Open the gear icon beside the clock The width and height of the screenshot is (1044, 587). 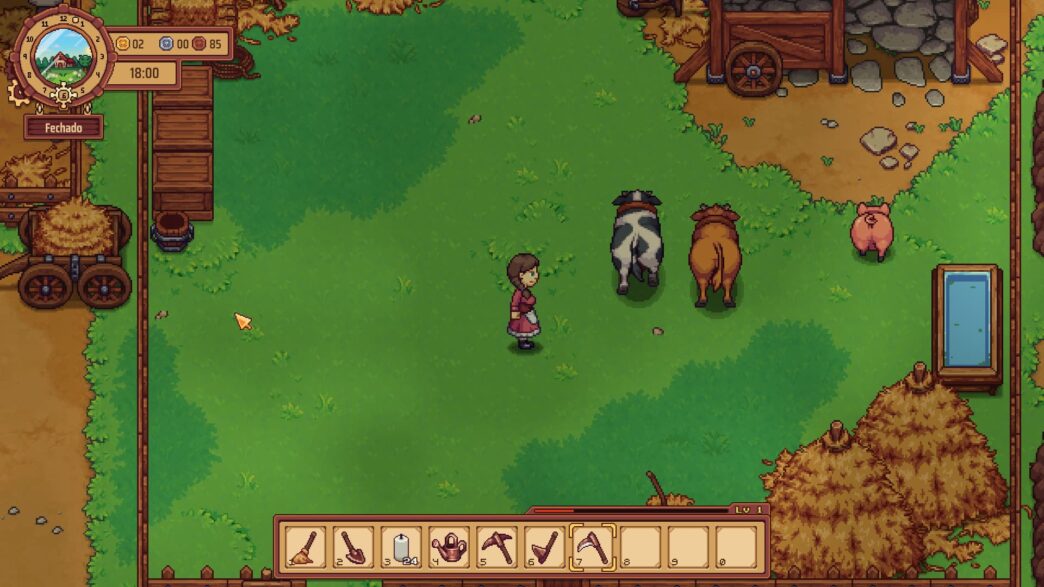(19, 93)
